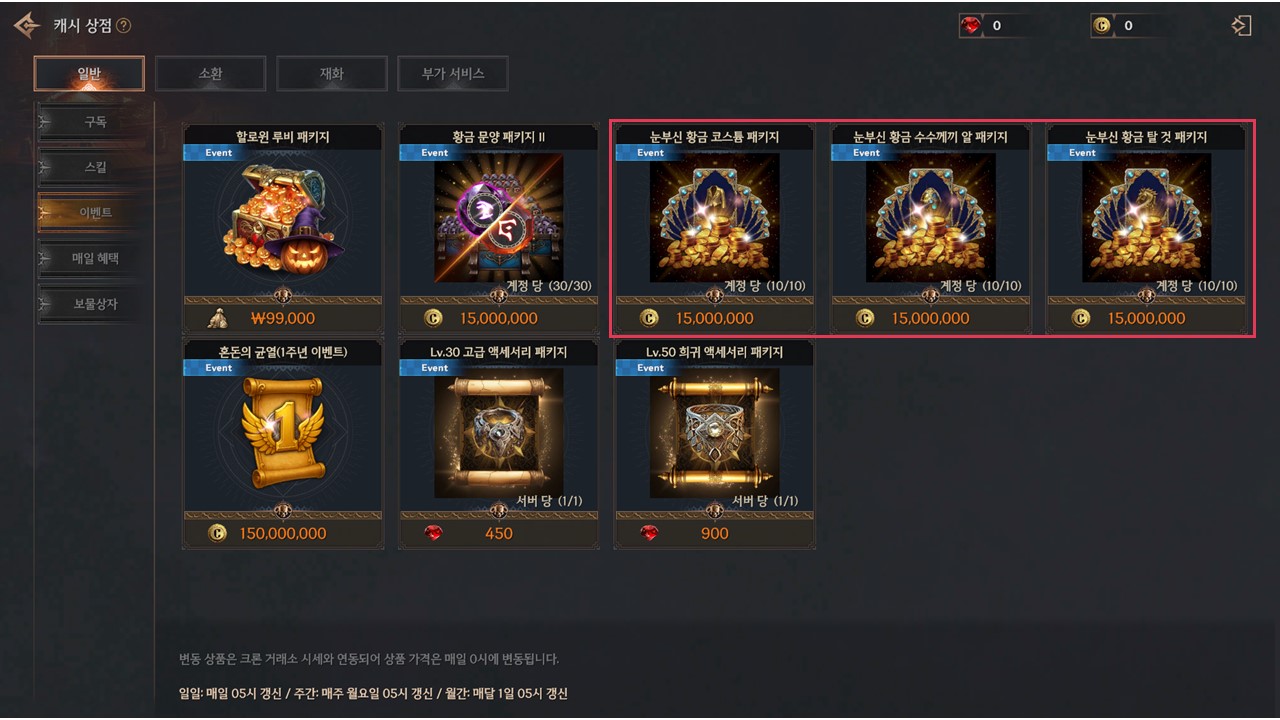Show the 매일 혜택 category
The image size is (1280, 720).
(x=95, y=258)
